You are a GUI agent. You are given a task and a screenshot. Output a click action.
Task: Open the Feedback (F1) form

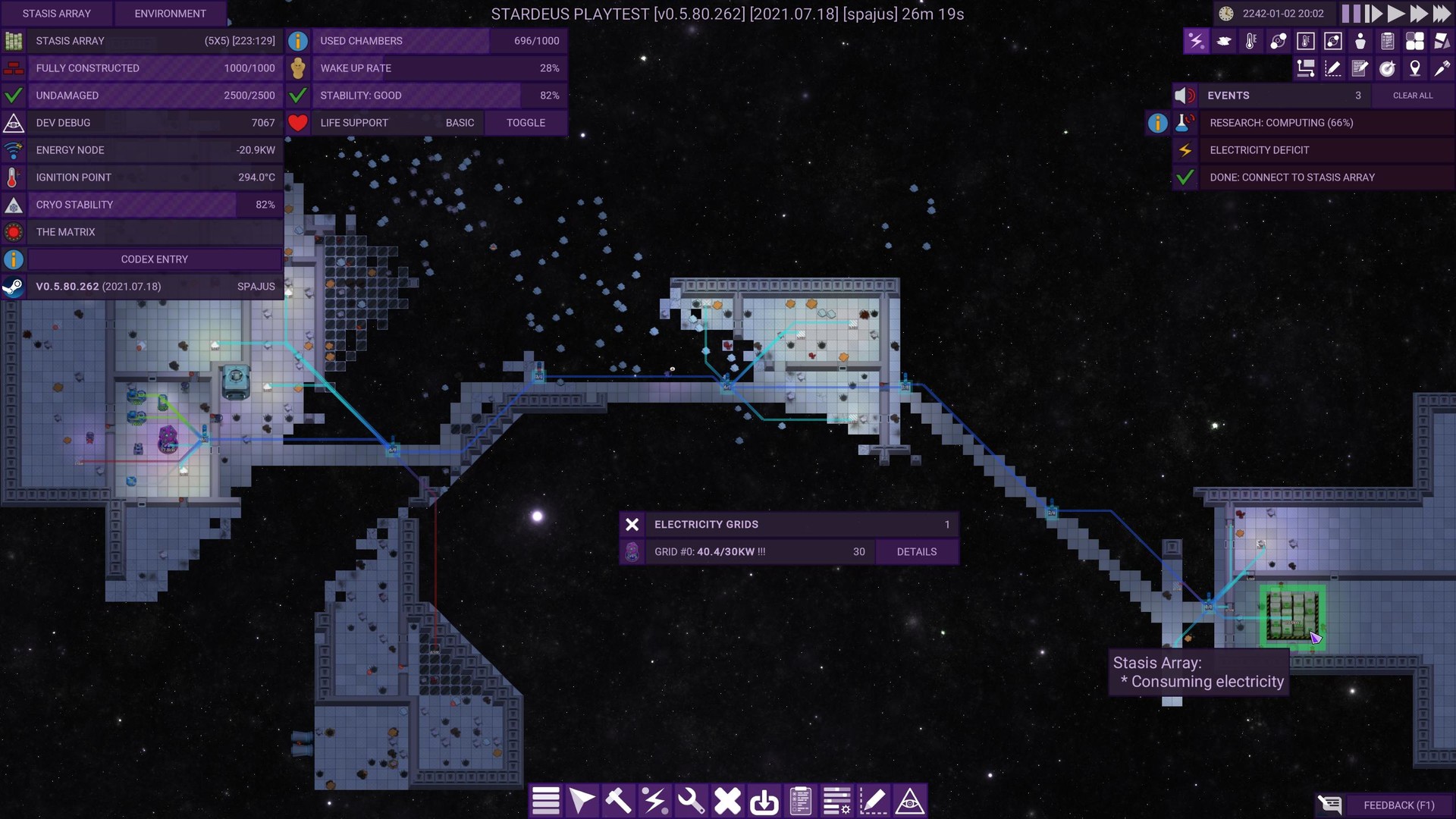point(1398,805)
